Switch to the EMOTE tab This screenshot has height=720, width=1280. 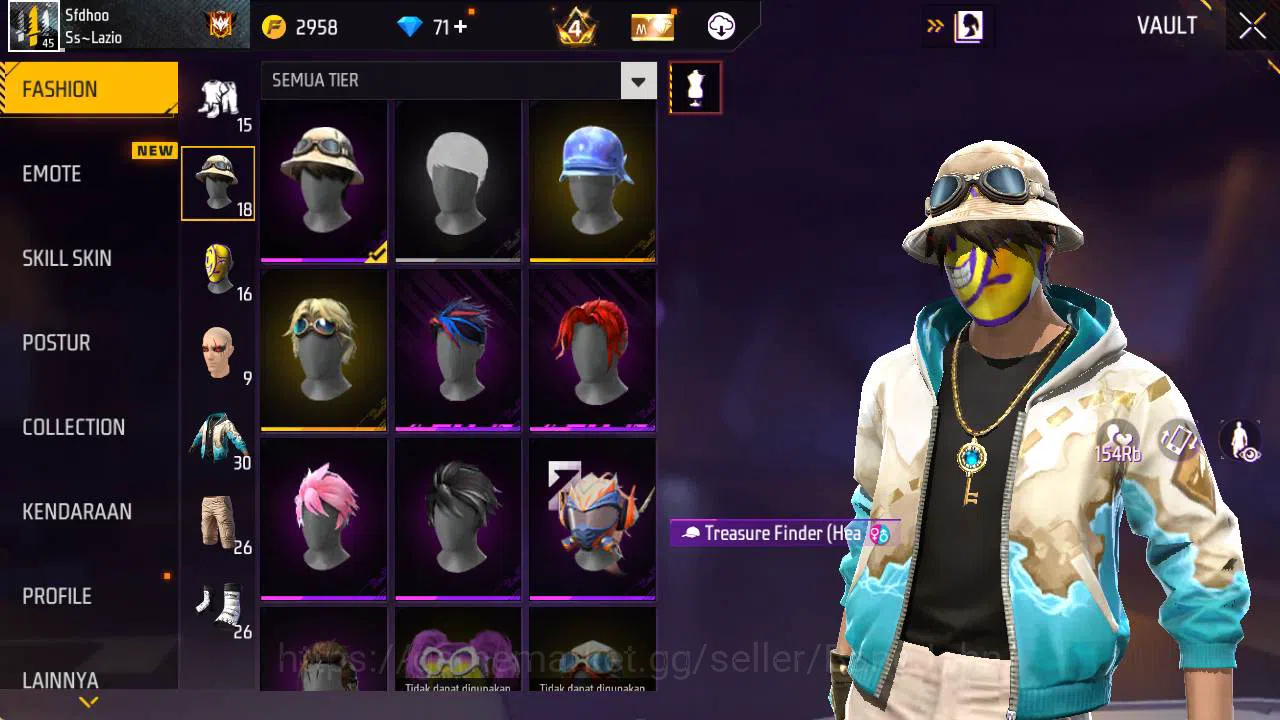coord(51,173)
